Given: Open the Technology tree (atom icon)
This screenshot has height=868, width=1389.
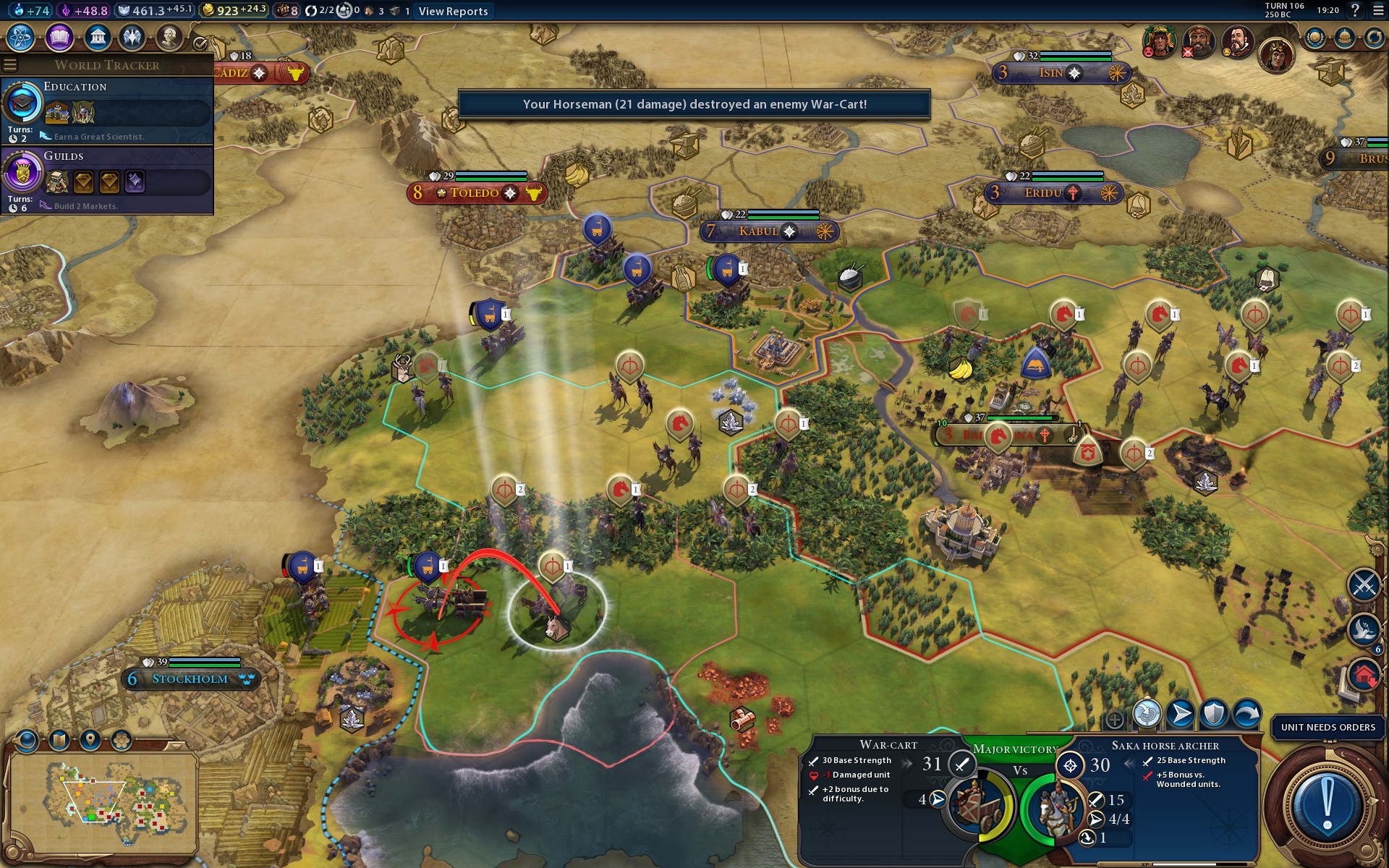Looking at the screenshot, I should pos(21,37).
